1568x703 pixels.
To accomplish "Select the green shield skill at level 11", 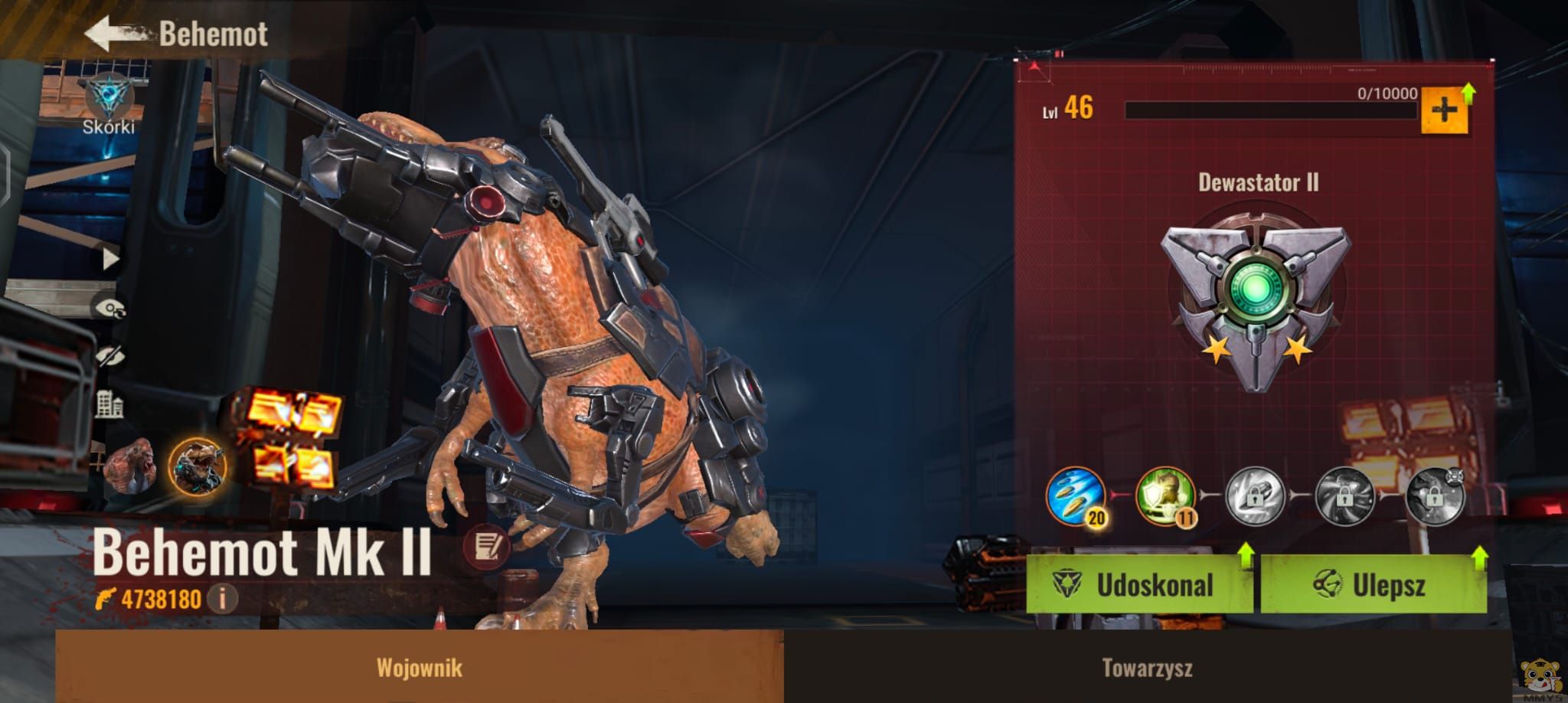I will (x=1165, y=497).
